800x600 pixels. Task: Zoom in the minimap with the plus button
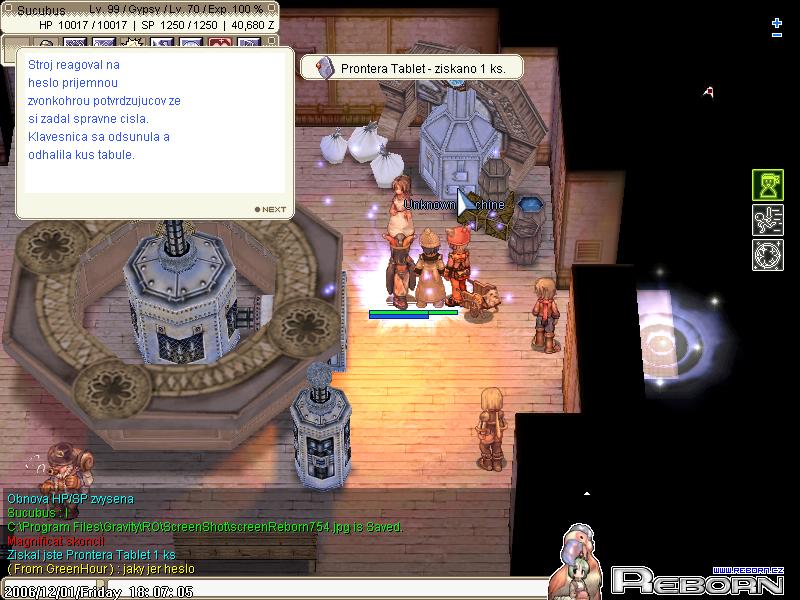777,22
